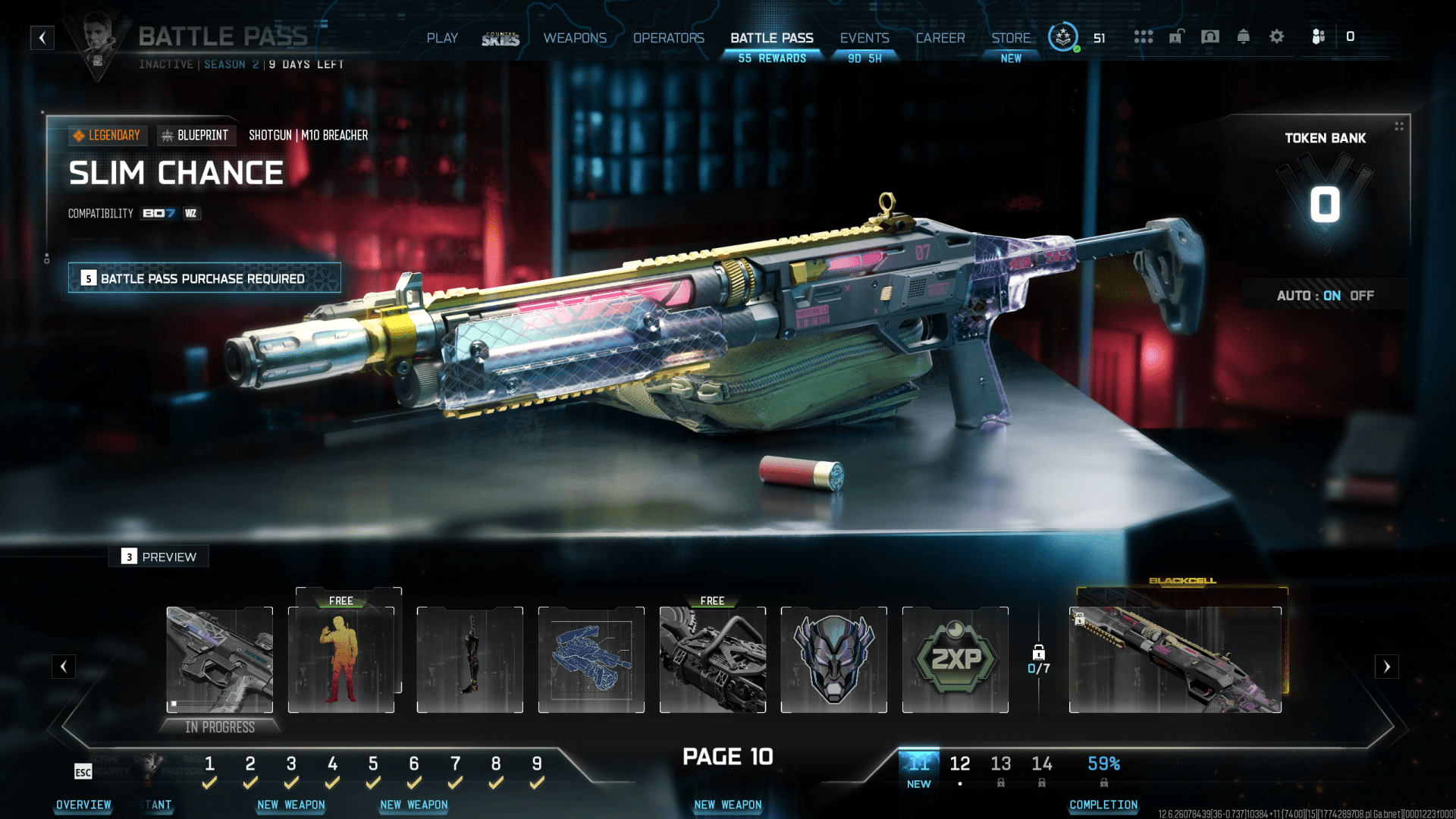The height and width of the screenshot is (819, 1456).
Task: Click Battle Pass Purchase Required button
Action: (x=204, y=278)
